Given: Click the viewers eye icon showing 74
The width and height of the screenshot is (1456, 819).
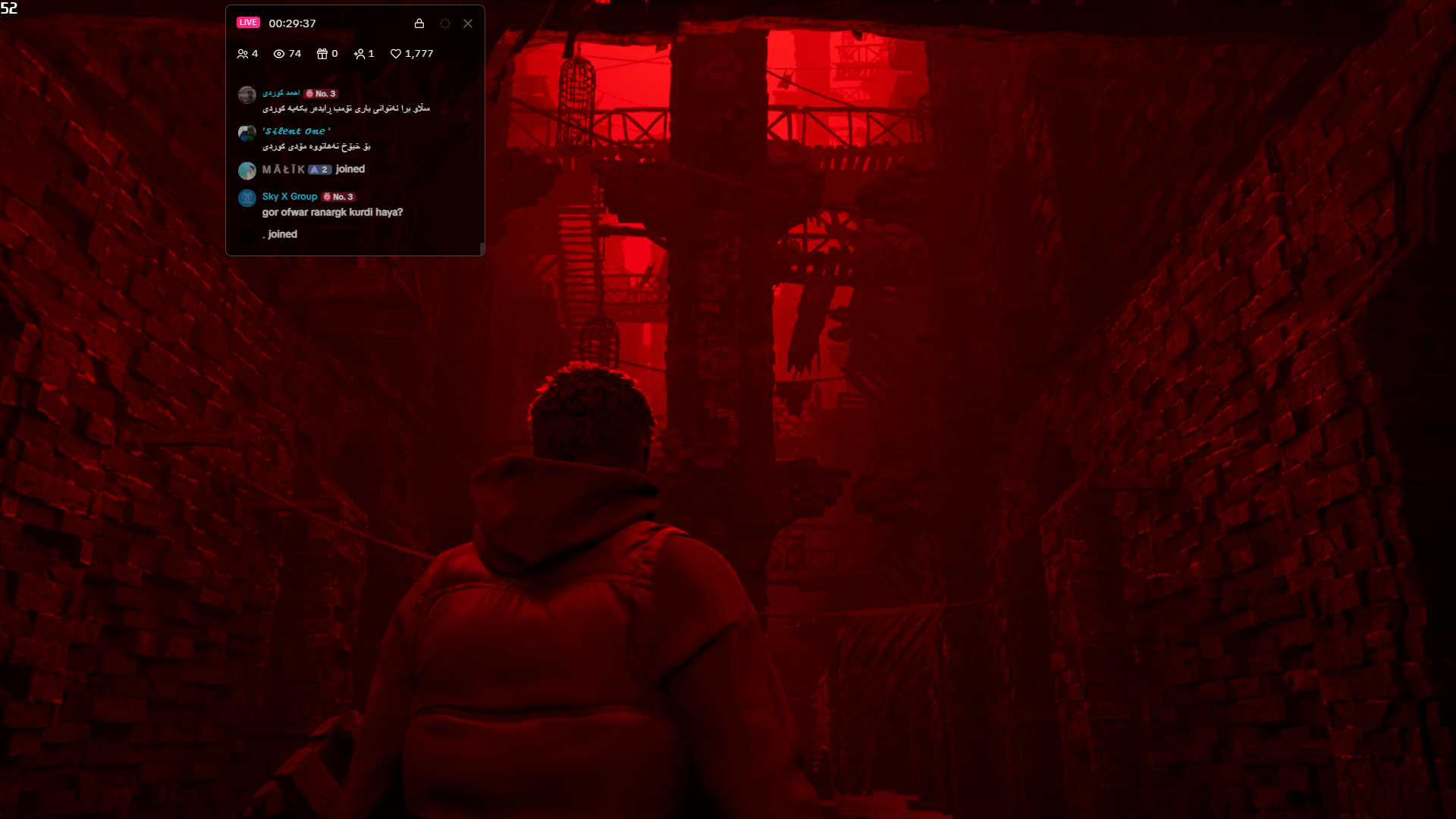Looking at the screenshot, I should [281, 54].
